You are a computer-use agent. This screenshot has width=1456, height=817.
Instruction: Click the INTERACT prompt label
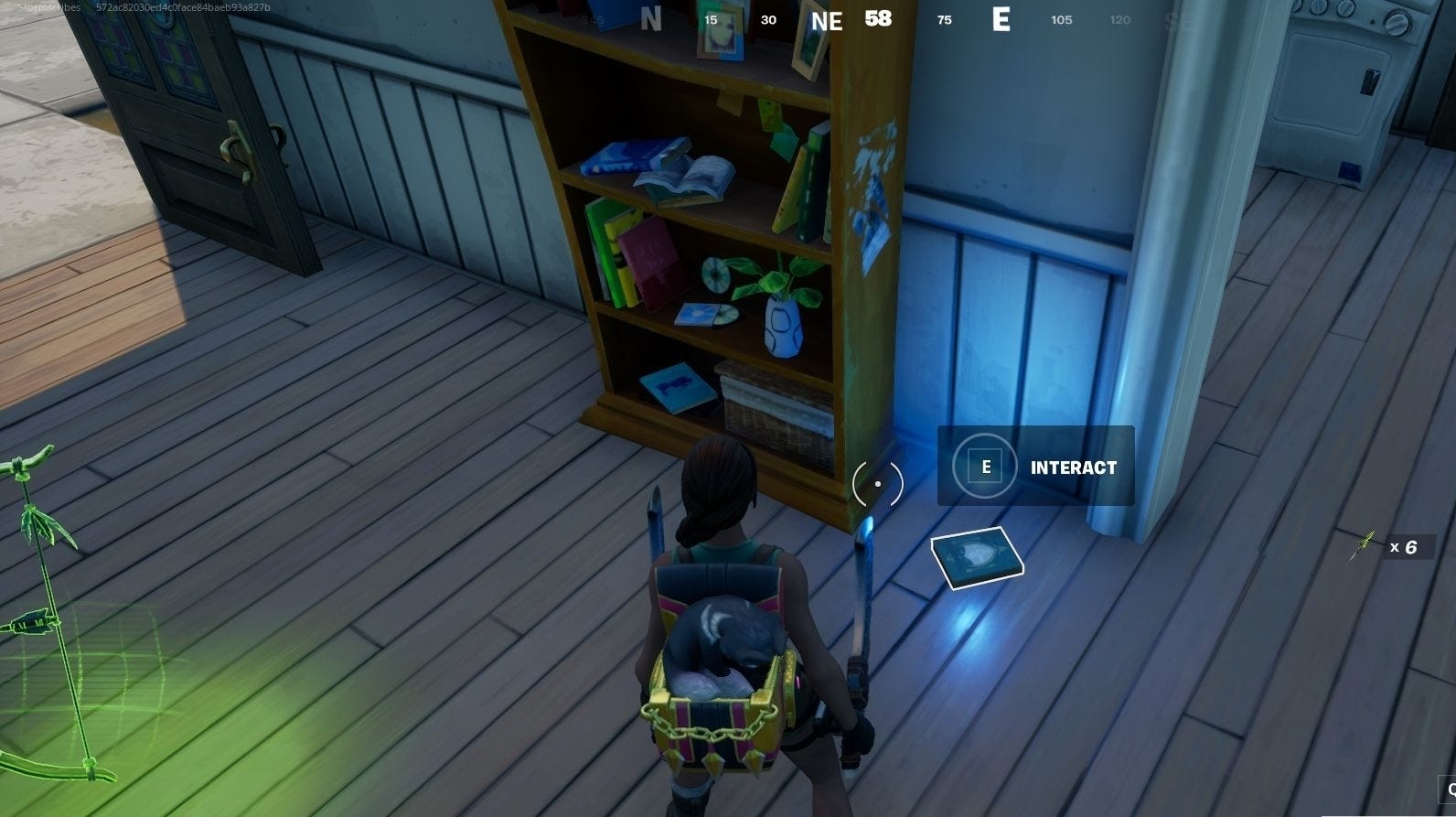(1075, 467)
